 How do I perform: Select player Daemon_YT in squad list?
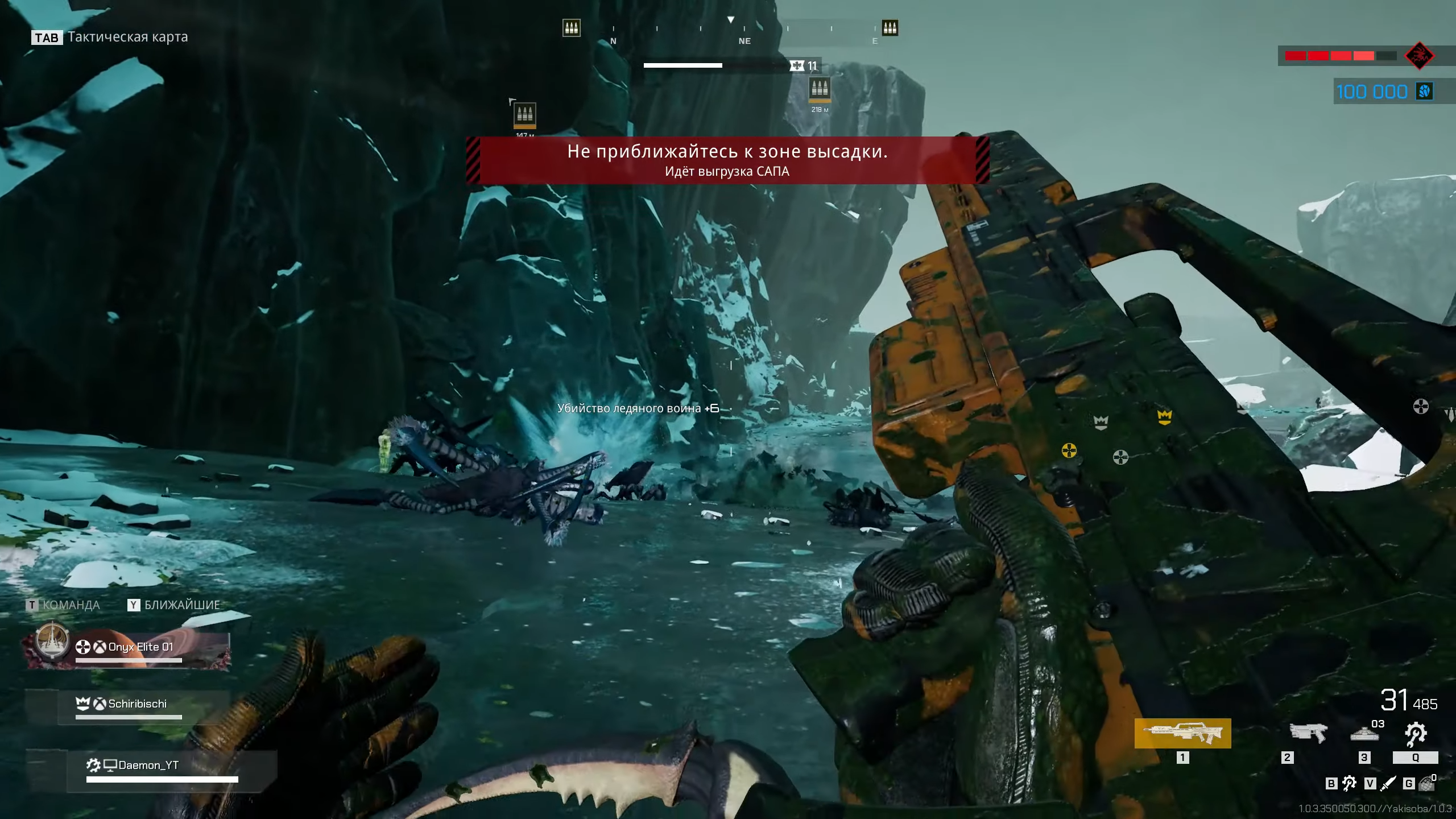[x=148, y=766]
